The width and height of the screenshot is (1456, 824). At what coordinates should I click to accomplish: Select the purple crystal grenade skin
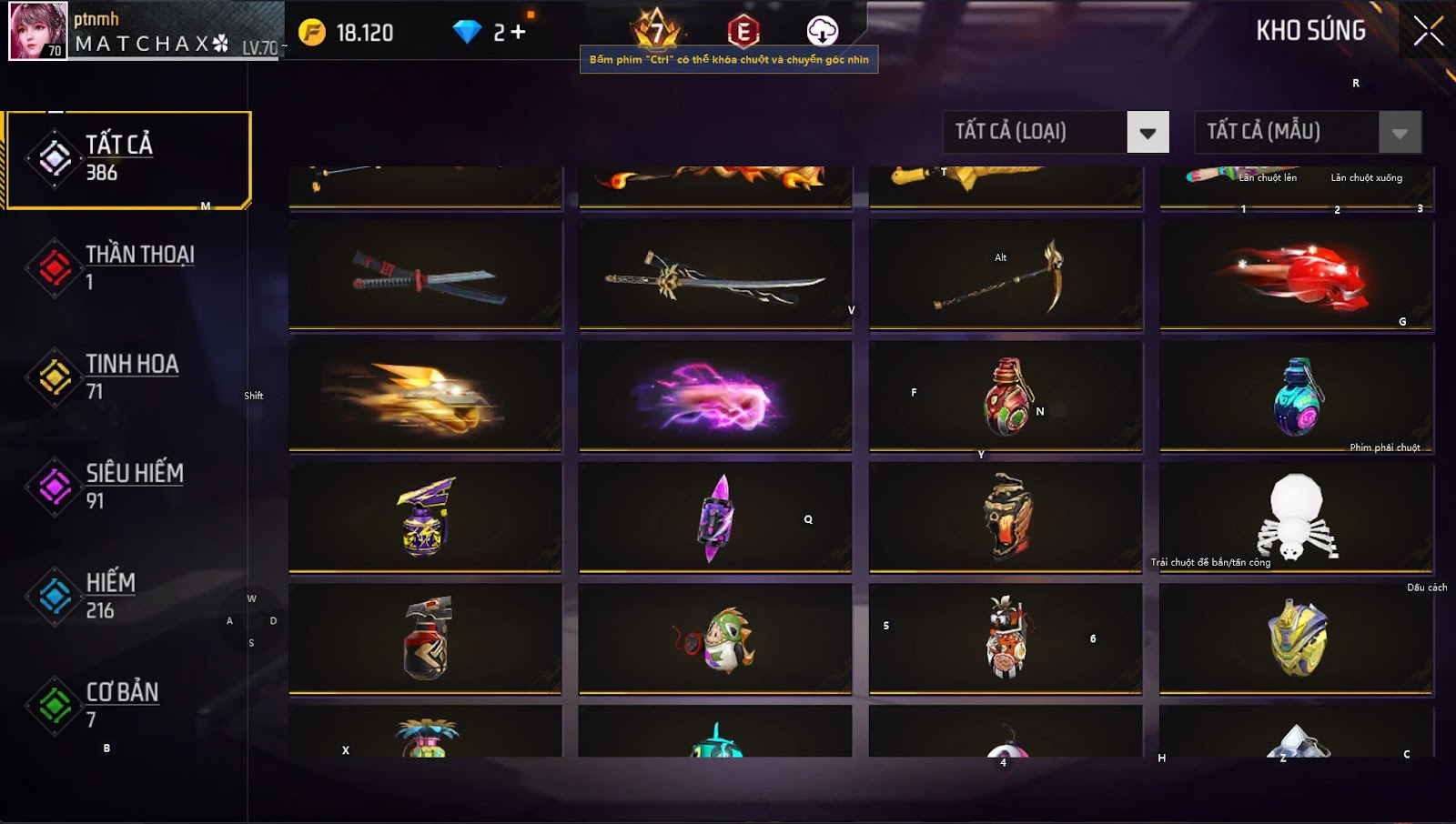(715, 518)
